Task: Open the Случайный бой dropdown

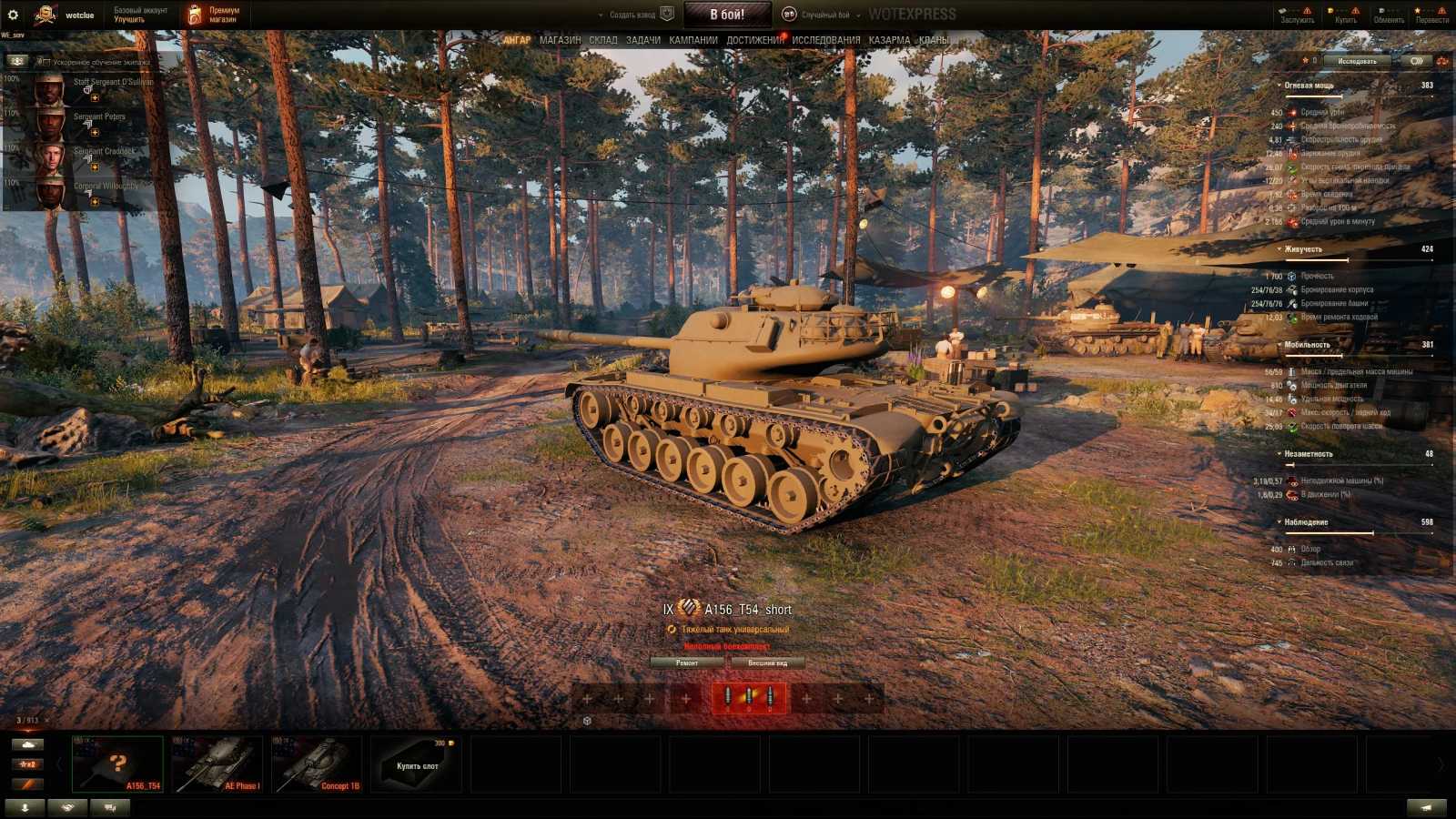Action: pyautogui.click(x=828, y=15)
